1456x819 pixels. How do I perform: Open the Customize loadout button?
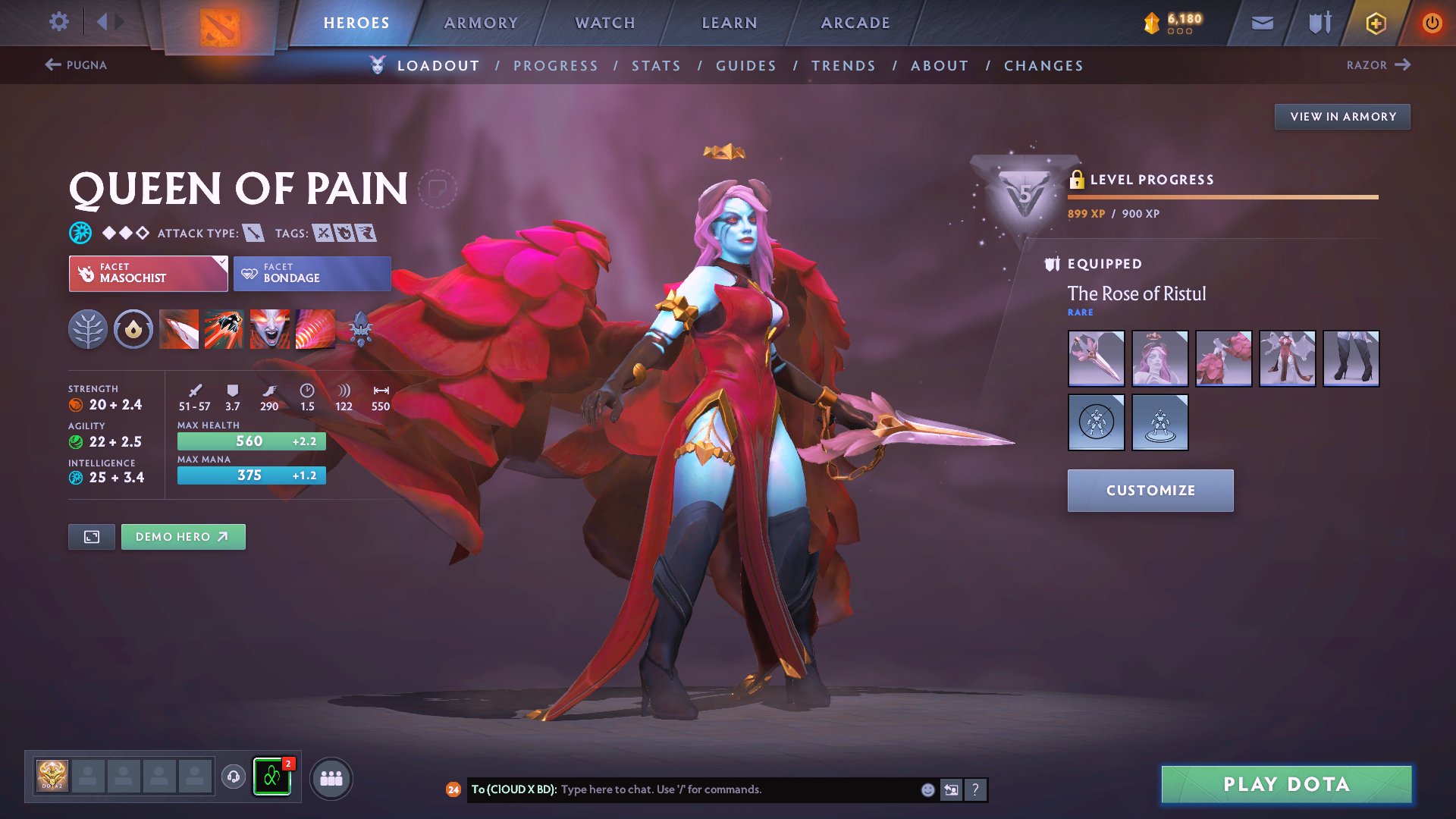1150,491
